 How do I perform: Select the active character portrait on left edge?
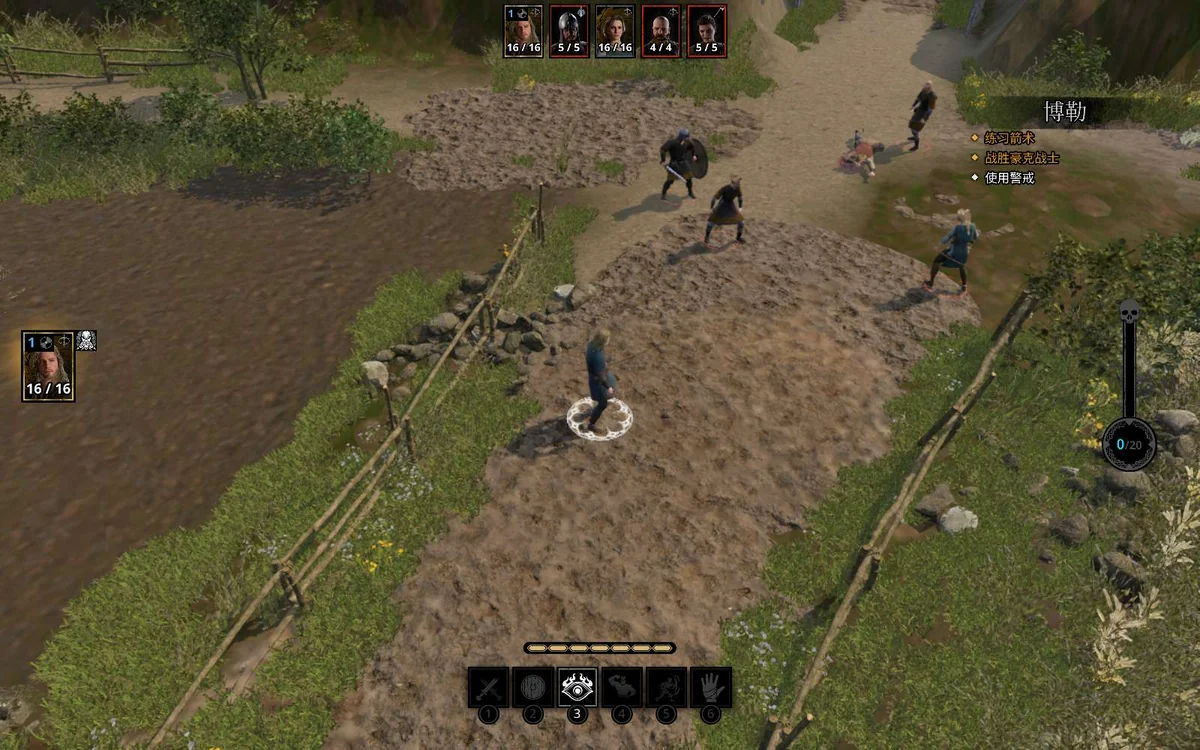(x=48, y=366)
